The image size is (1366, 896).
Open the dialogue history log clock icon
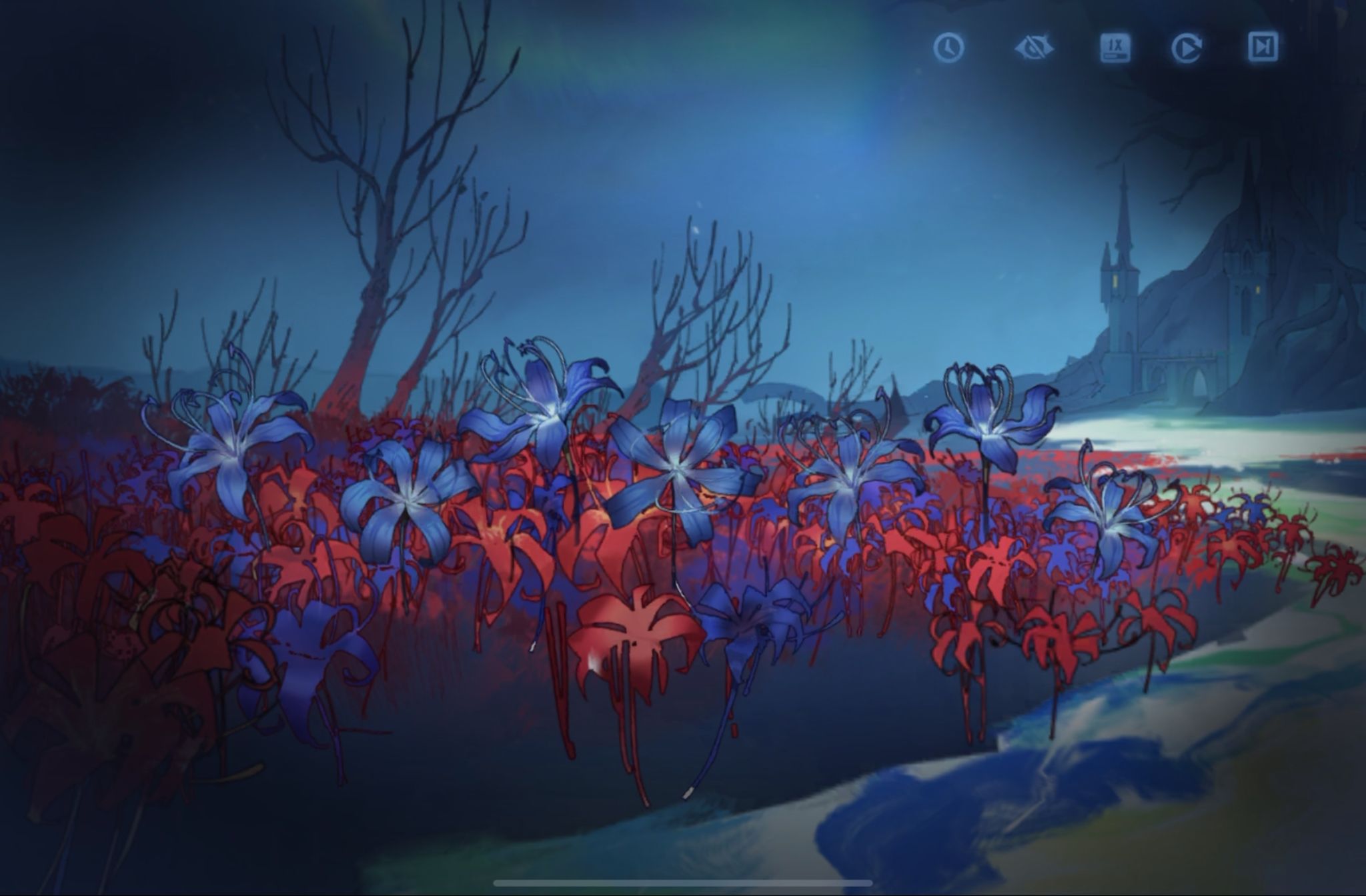[x=948, y=48]
